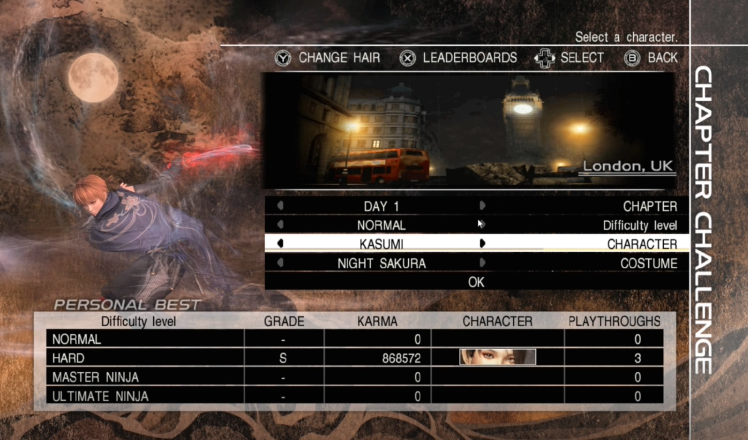Confirm selection with OK
Screen dimensions: 748x440
pos(476,282)
